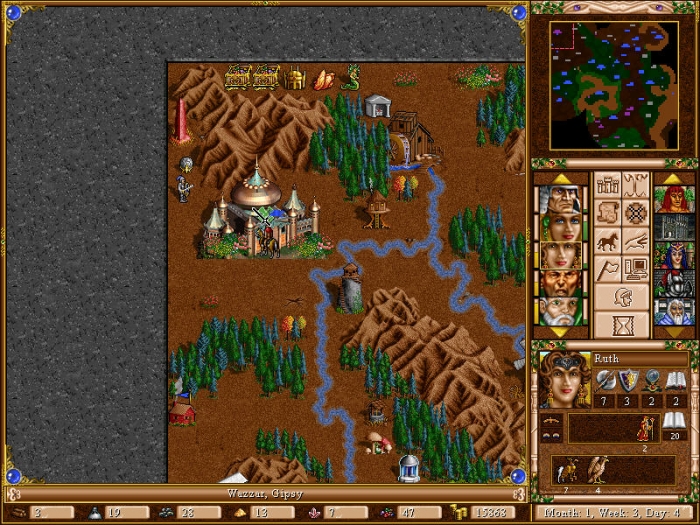Select the red-haired castle portrait in town list
This screenshot has height=525, width=700.
(x=674, y=199)
